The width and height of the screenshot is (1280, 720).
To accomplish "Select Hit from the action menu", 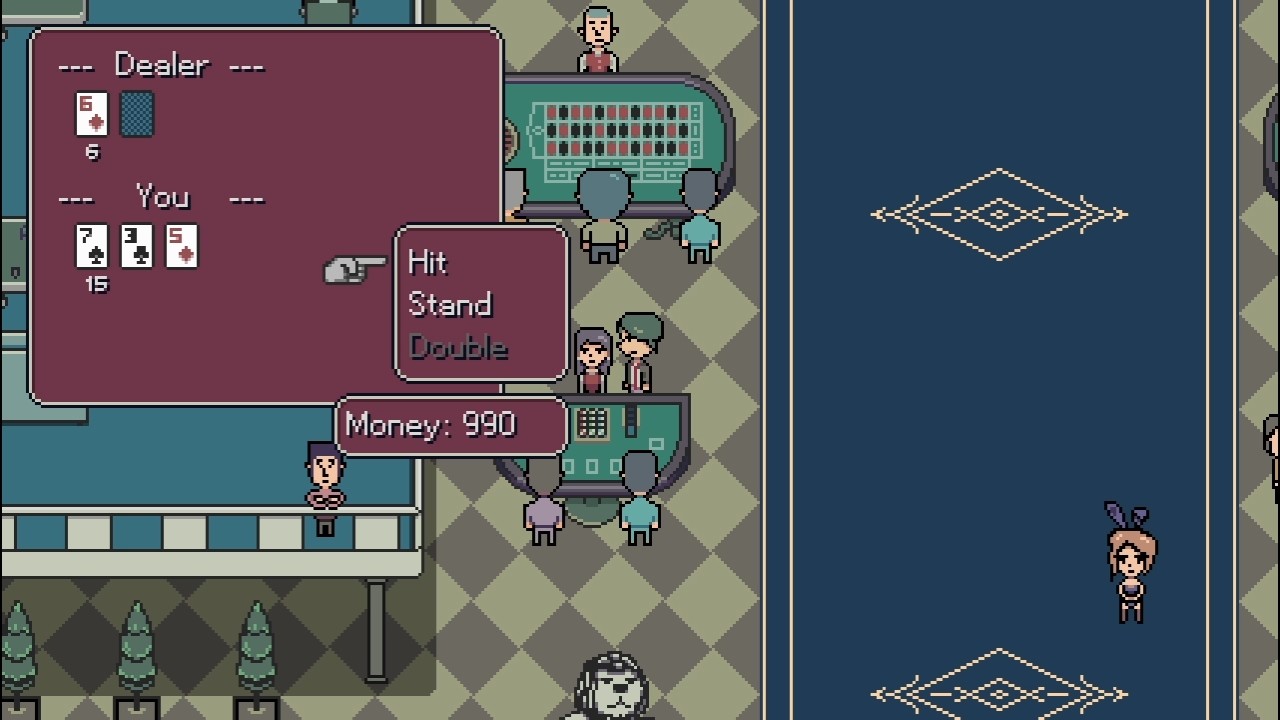I will coord(429,262).
